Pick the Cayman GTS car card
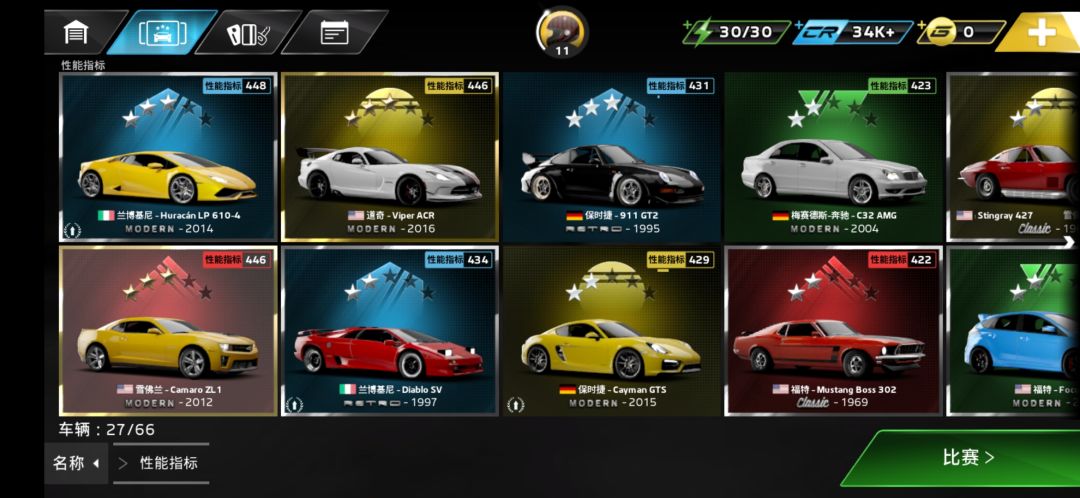This screenshot has height=498, width=1080. click(611, 331)
